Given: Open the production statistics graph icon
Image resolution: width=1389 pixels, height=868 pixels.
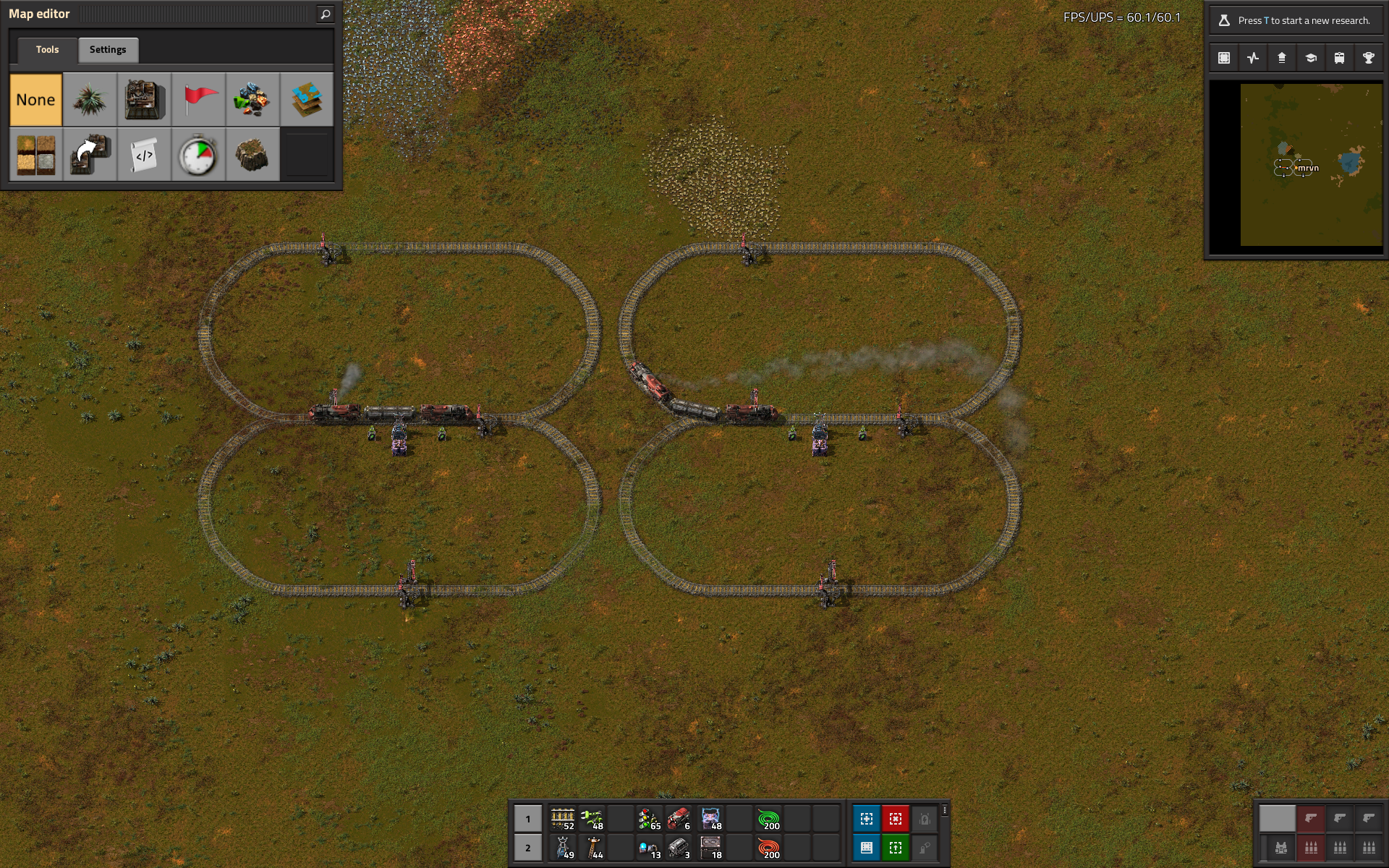Looking at the screenshot, I should [1253, 58].
